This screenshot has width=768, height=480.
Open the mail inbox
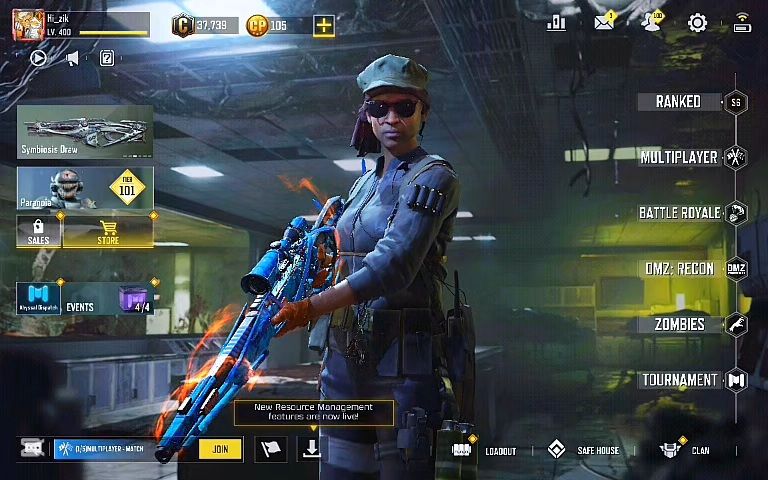pos(604,23)
